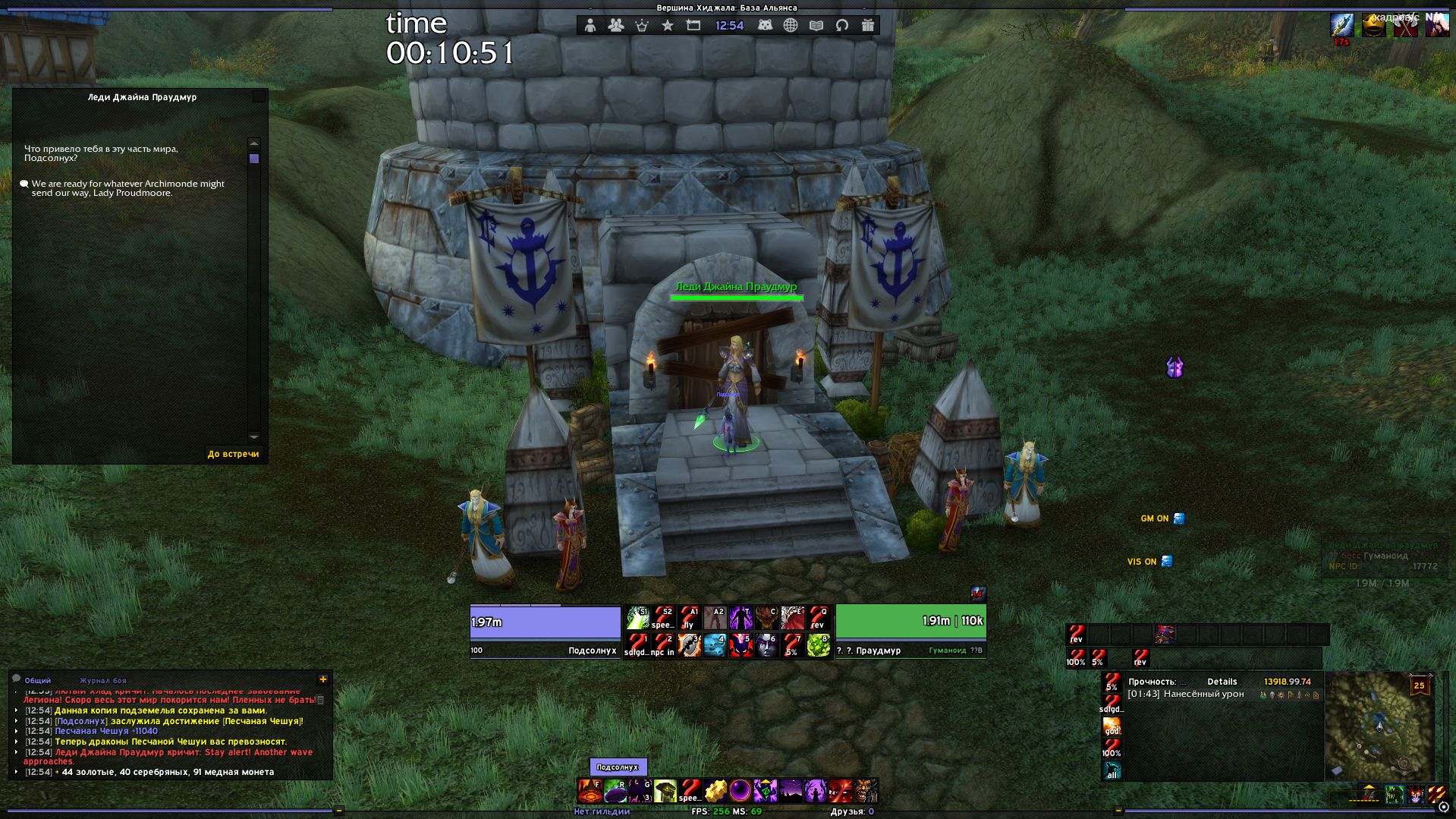Activate the 'fly' action button
Viewport: 1456px width, 819px height.
(689, 618)
